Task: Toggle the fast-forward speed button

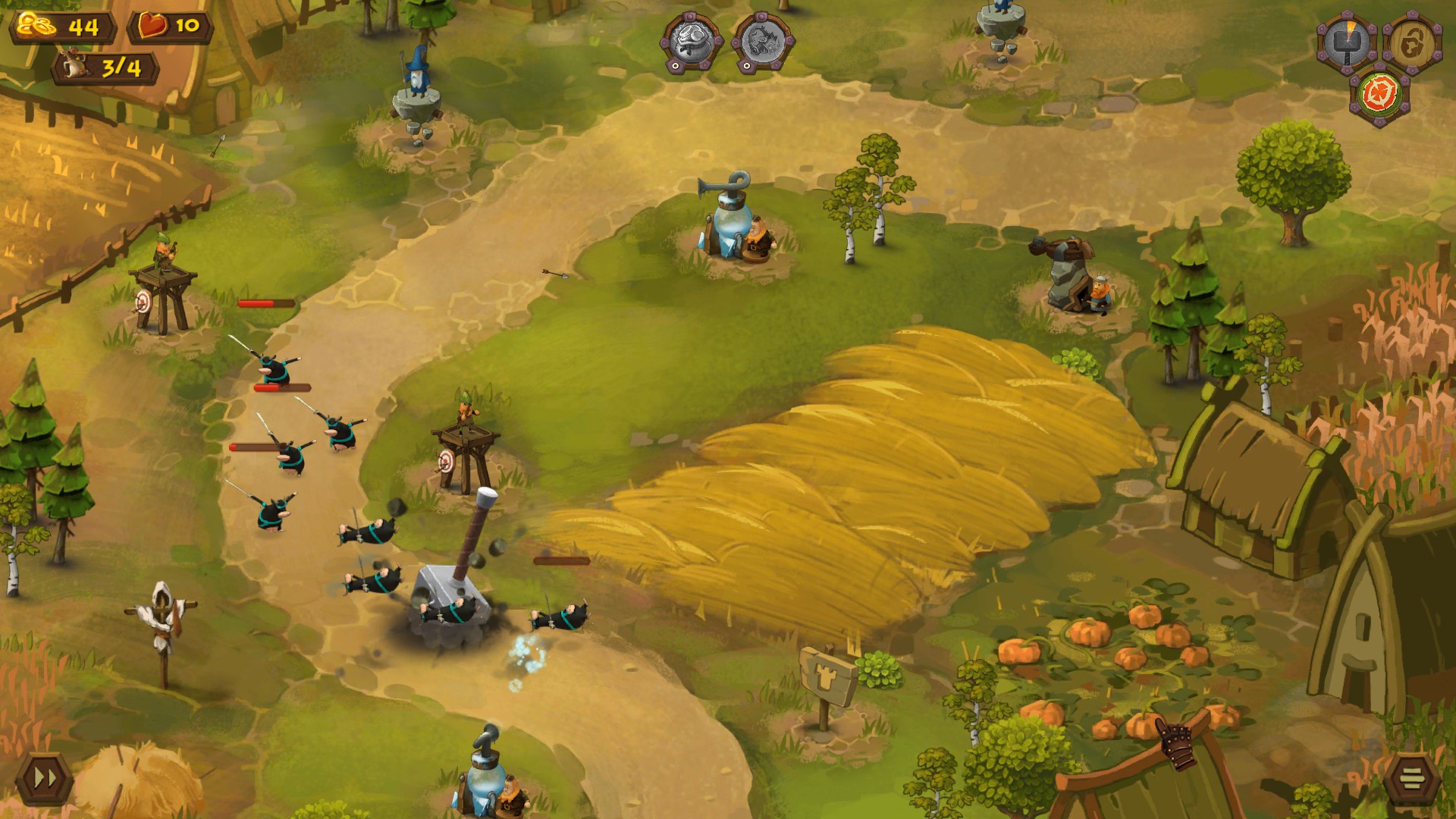Action: tap(44, 777)
